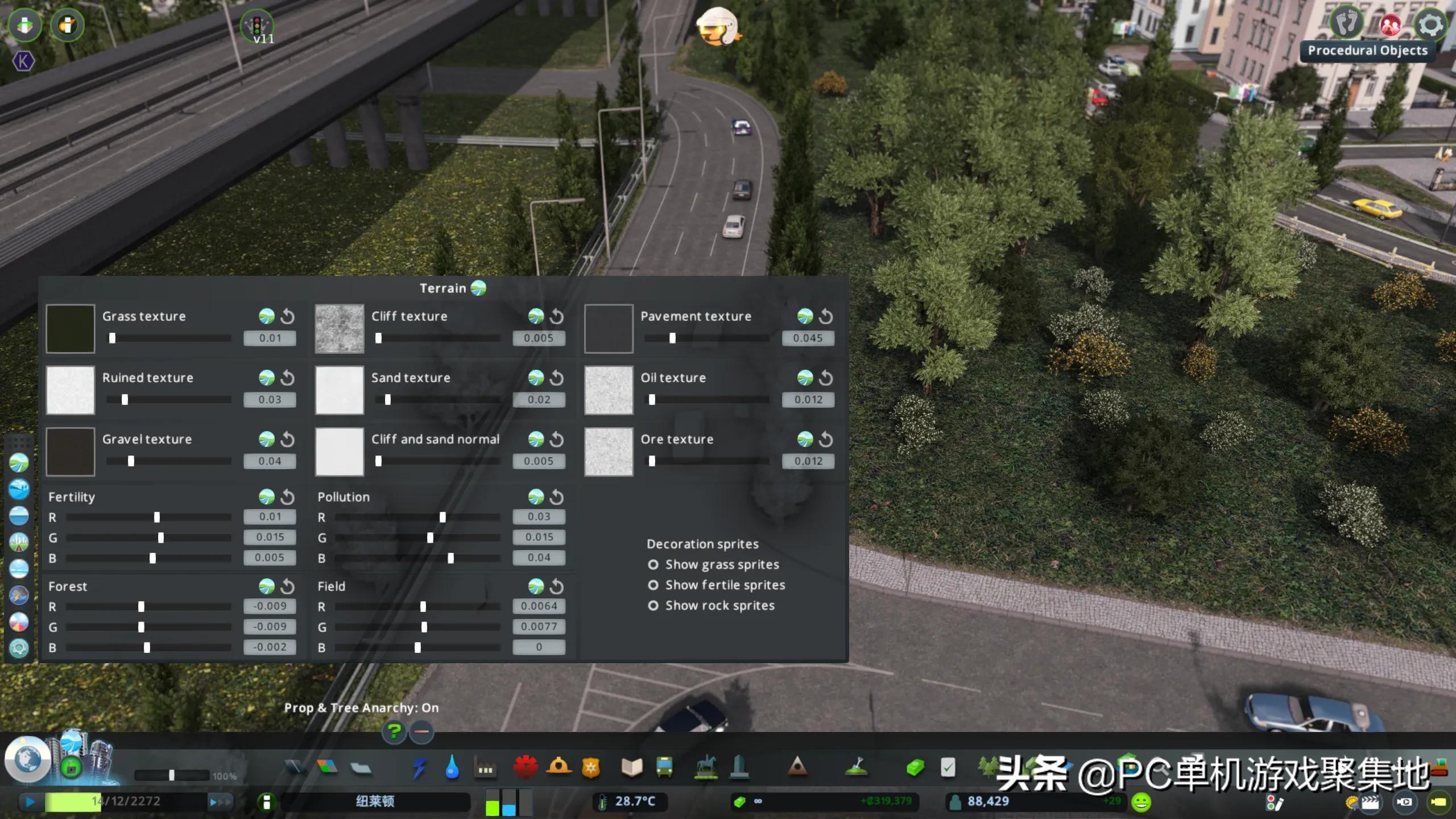This screenshot has height=819, width=1456.
Task: Reset the Fertility color offsets
Action: click(288, 497)
